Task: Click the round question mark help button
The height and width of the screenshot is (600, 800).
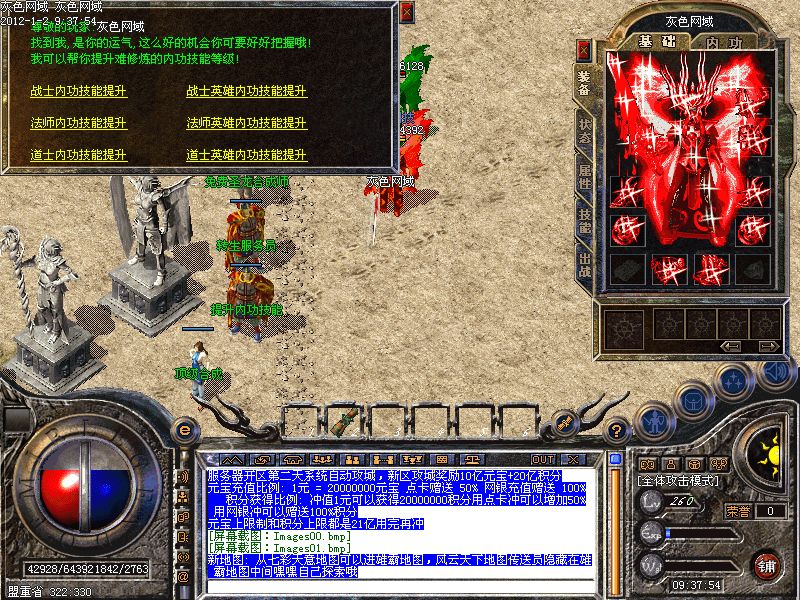Action: (619, 429)
